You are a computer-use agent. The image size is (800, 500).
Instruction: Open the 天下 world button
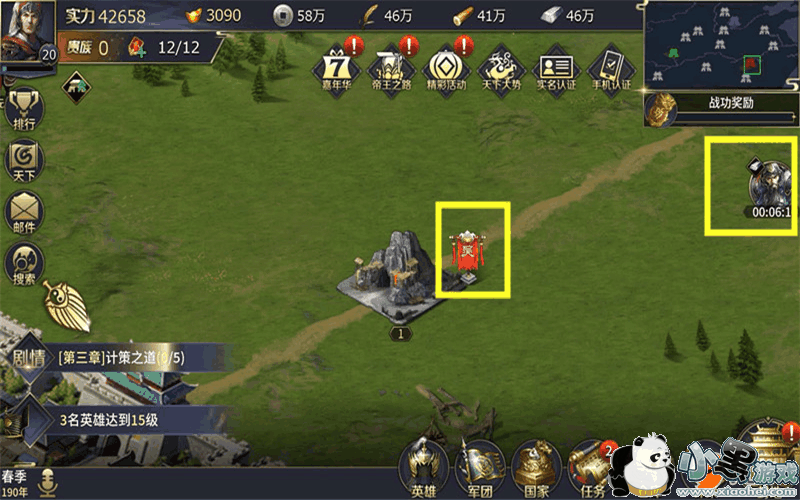(x=24, y=162)
